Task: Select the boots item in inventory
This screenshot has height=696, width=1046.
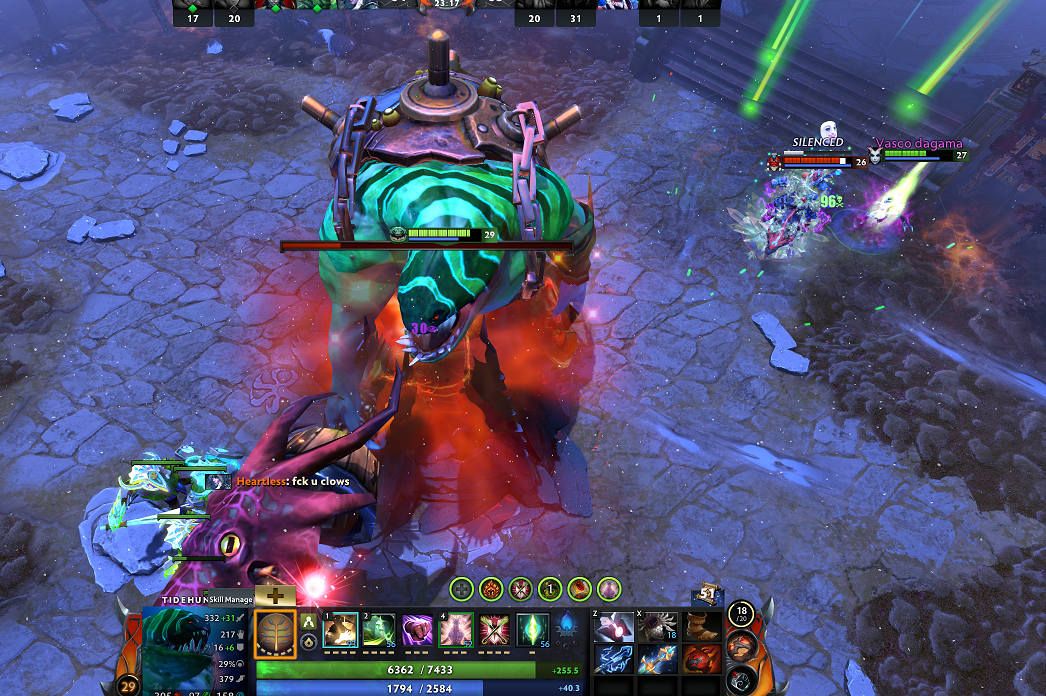Action: tap(702, 627)
